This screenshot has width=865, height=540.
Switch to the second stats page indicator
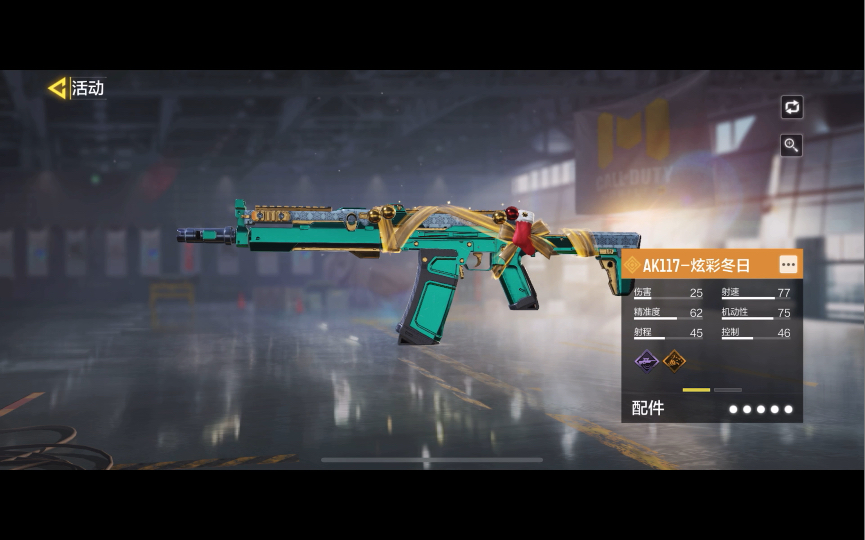click(728, 390)
